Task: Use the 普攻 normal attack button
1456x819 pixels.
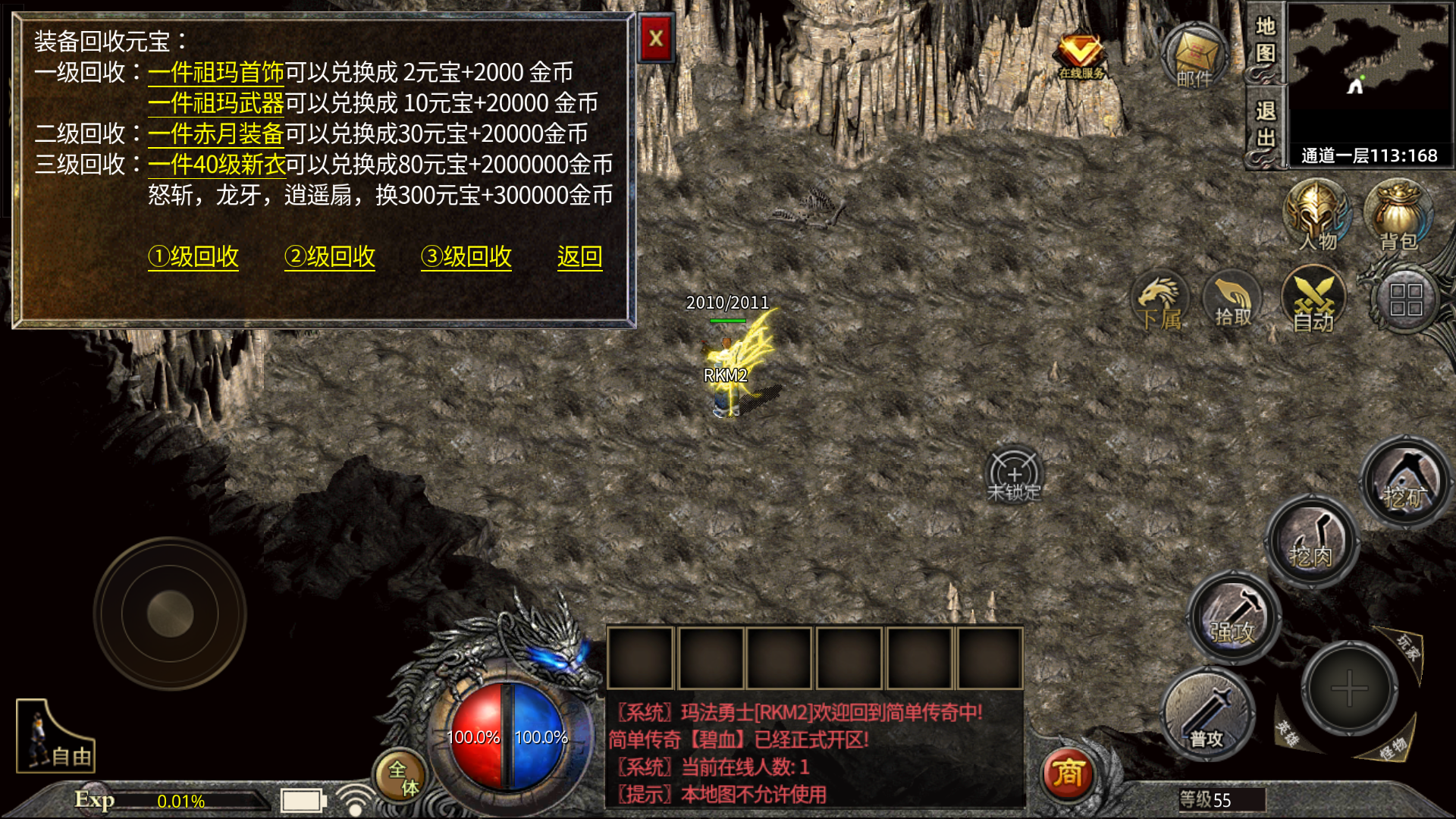Action: [1207, 715]
